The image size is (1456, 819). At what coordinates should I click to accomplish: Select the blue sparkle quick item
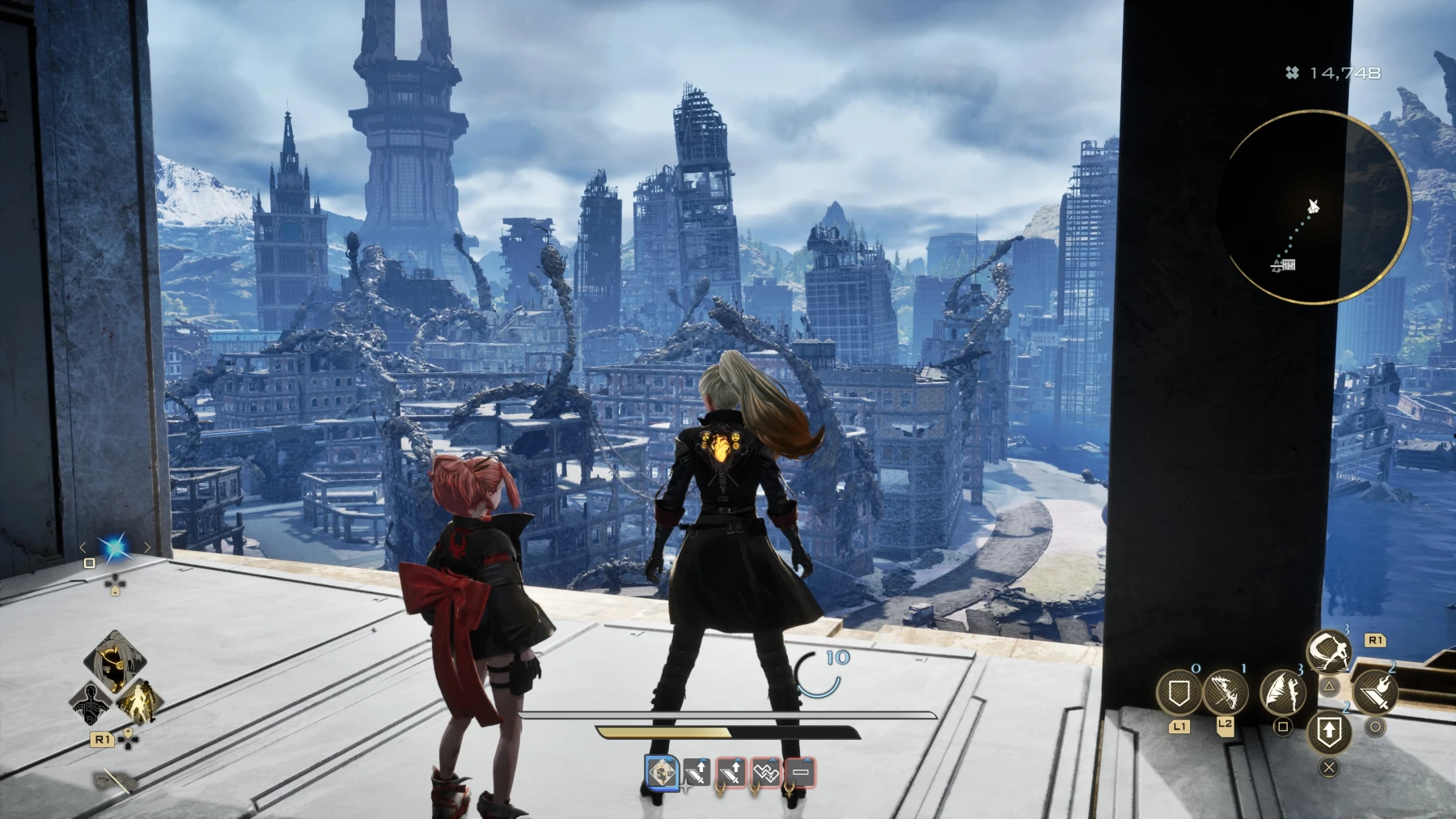[x=115, y=548]
